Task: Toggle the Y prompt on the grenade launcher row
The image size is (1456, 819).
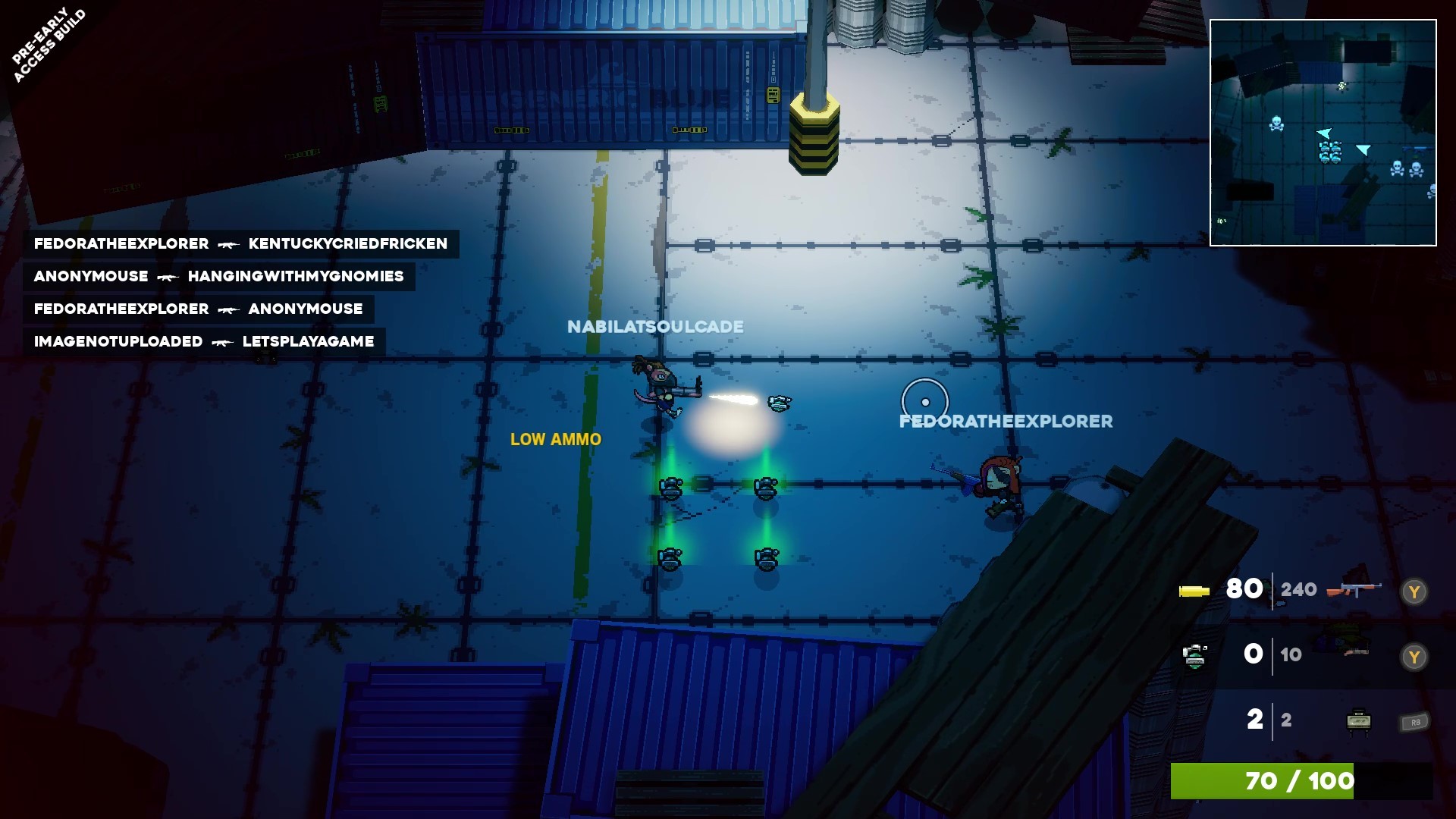Action: click(x=1414, y=655)
